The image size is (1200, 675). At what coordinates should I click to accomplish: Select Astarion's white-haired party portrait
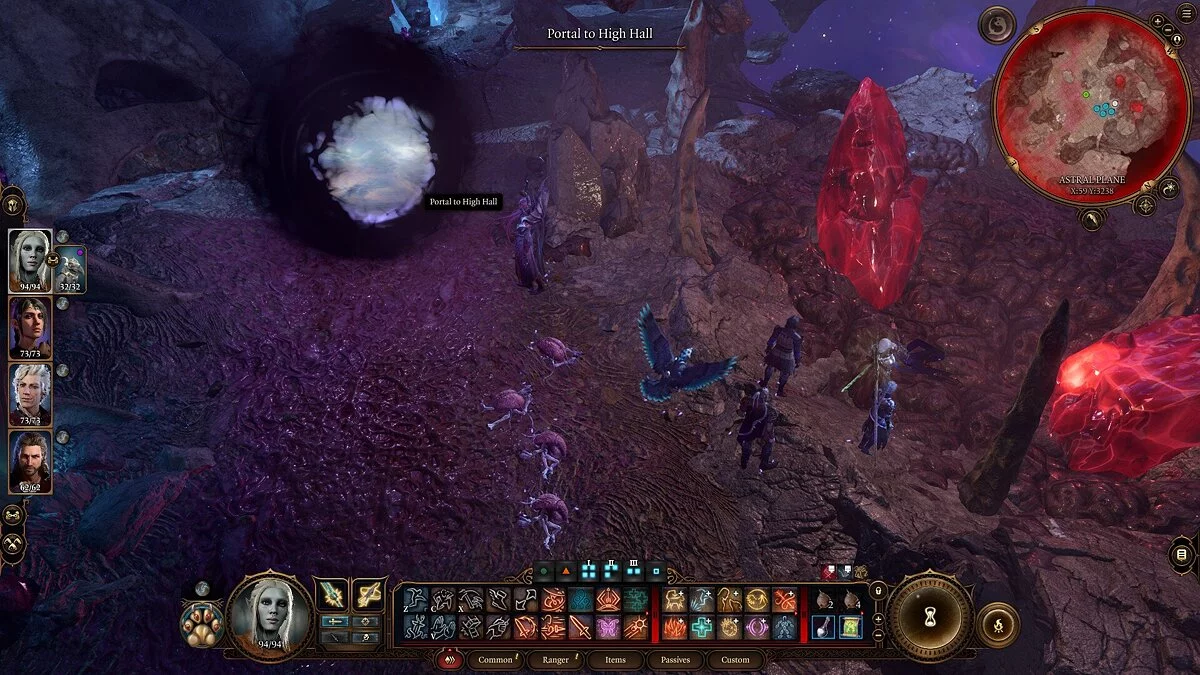30,395
